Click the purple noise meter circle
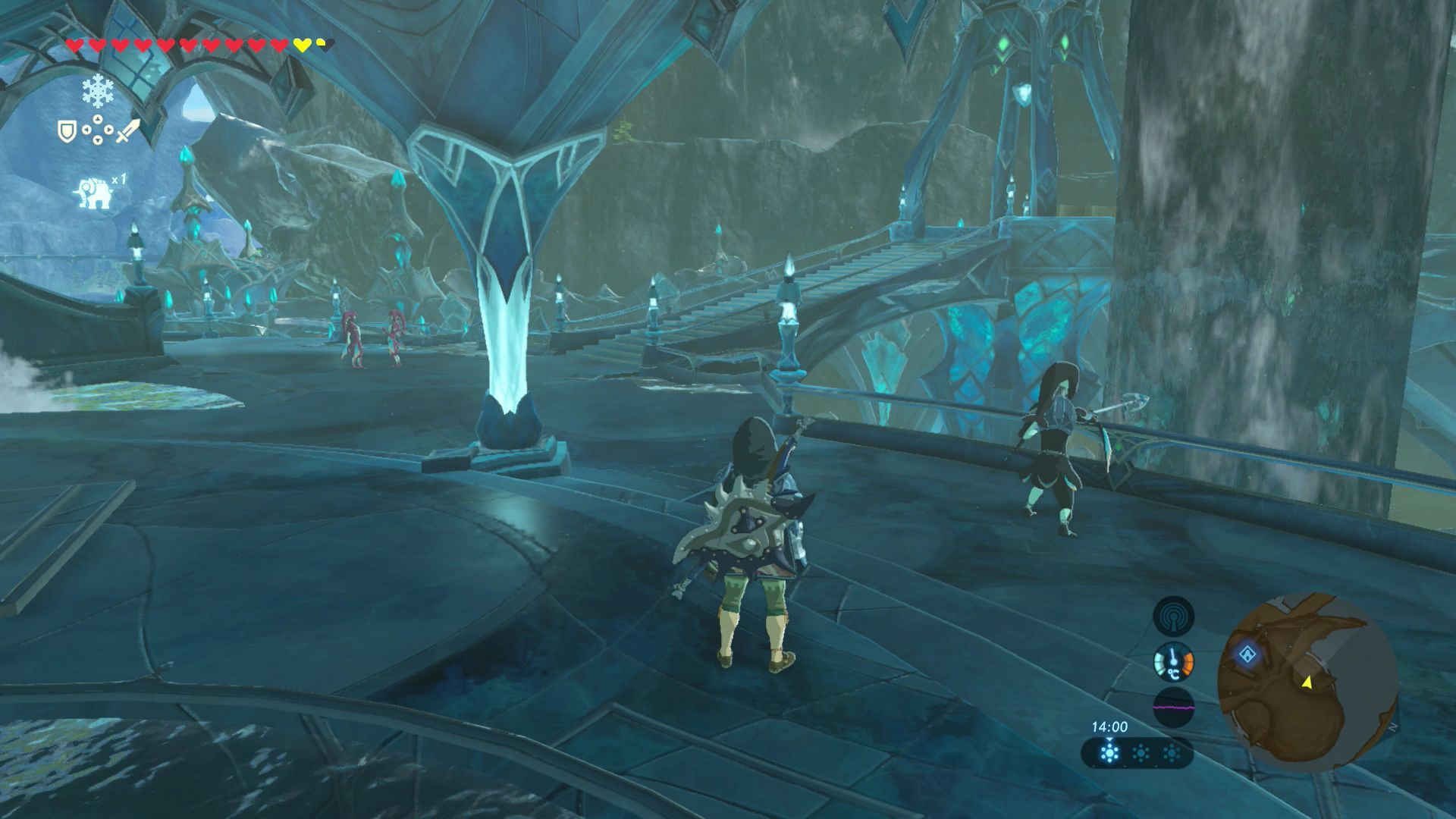This screenshot has width=1456, height=819. (1173, 708)
